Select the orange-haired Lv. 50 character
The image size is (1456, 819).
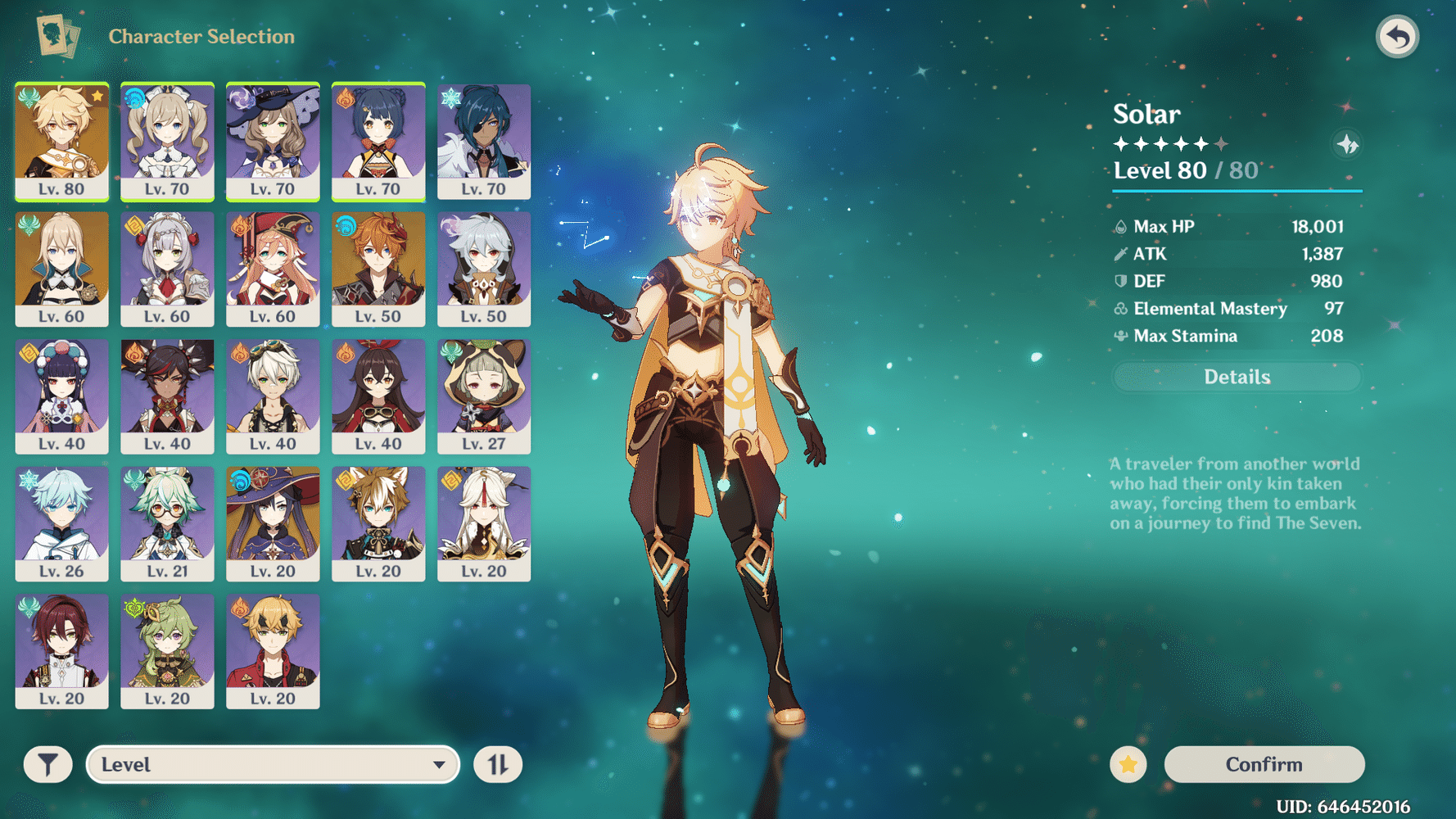pos(378,269)
